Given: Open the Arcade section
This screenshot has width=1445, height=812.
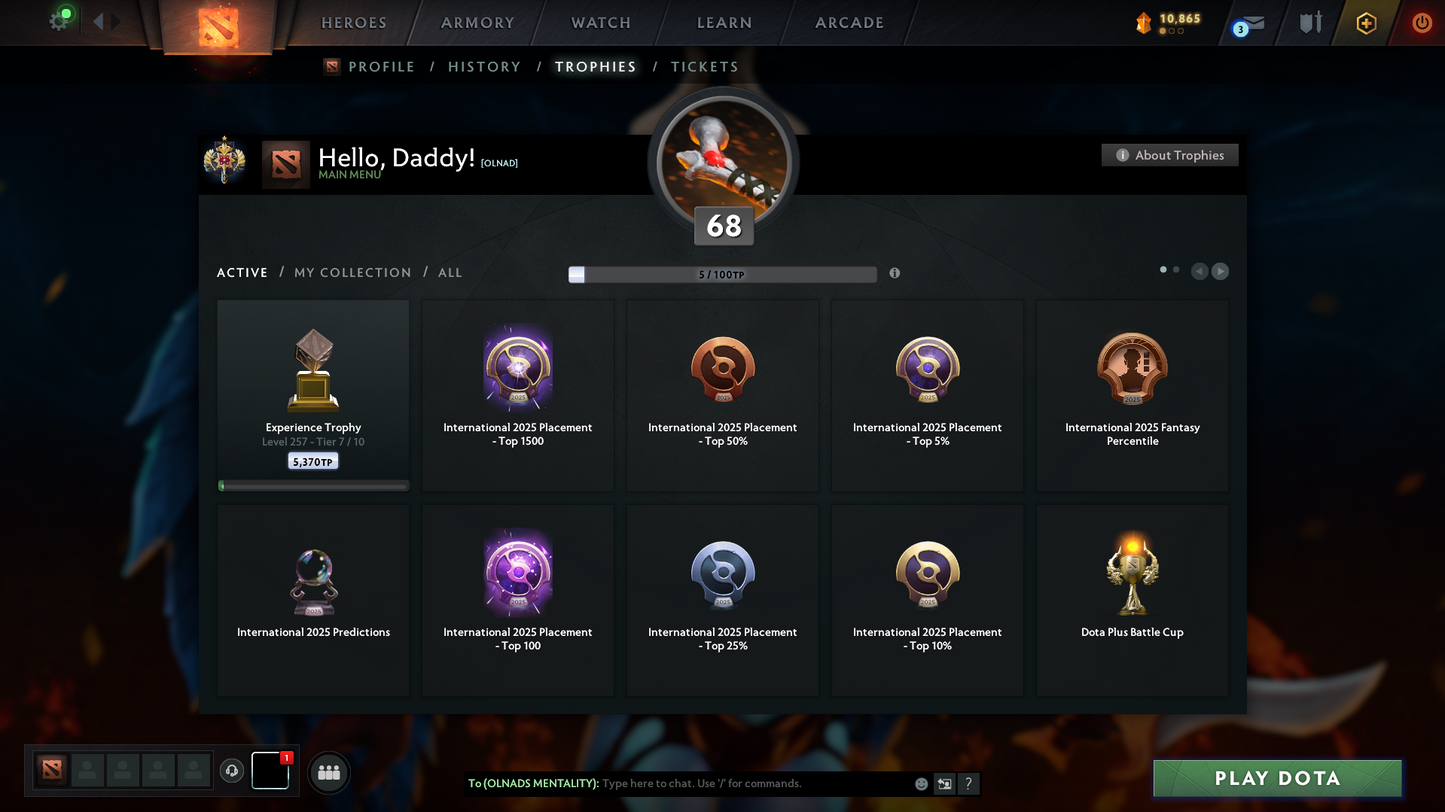Looking at the screenshot, I should tap(849, 23).
